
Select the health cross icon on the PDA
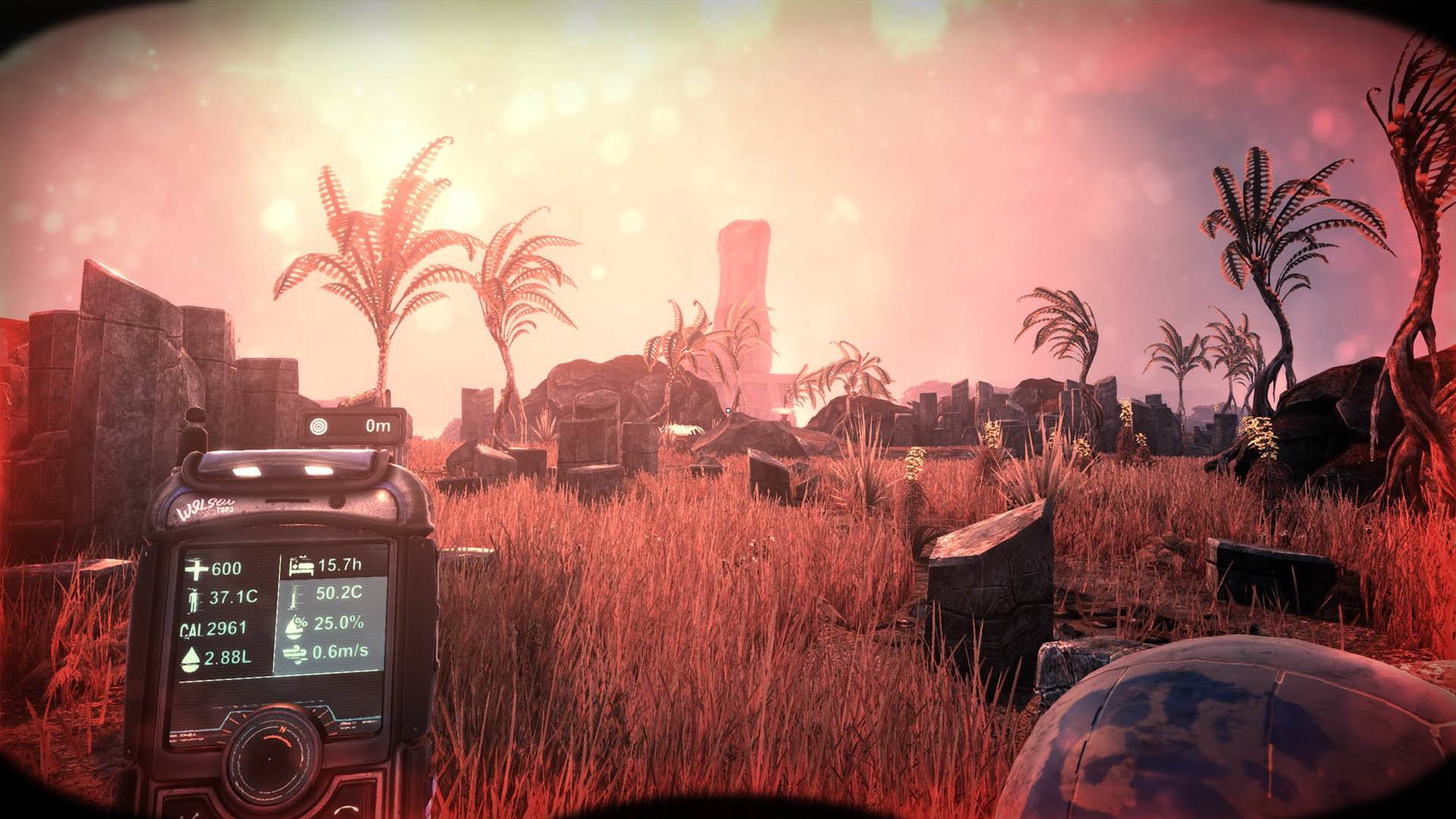point(196,568)
